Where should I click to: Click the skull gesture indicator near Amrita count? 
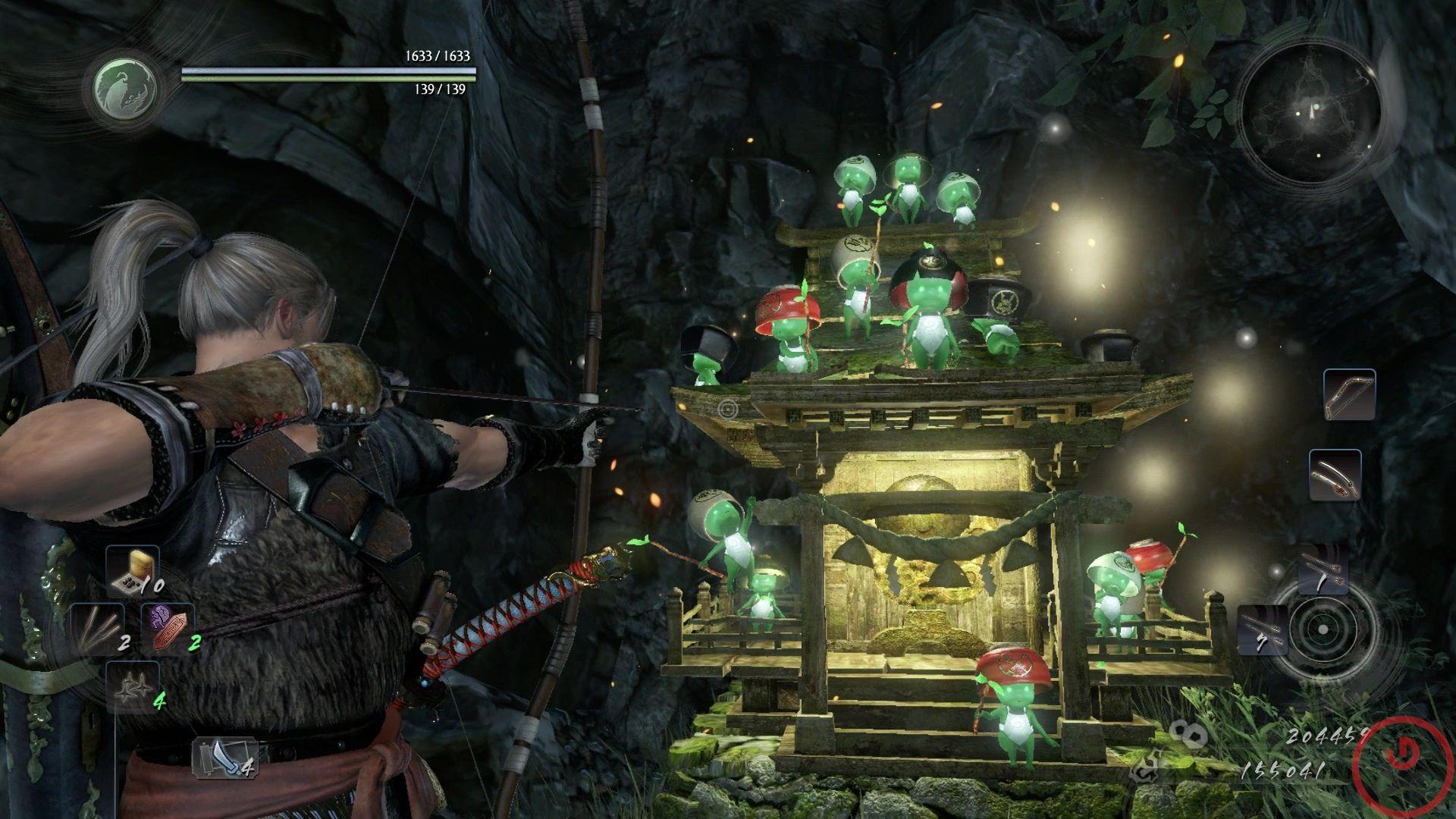(x=1189, y=734)
